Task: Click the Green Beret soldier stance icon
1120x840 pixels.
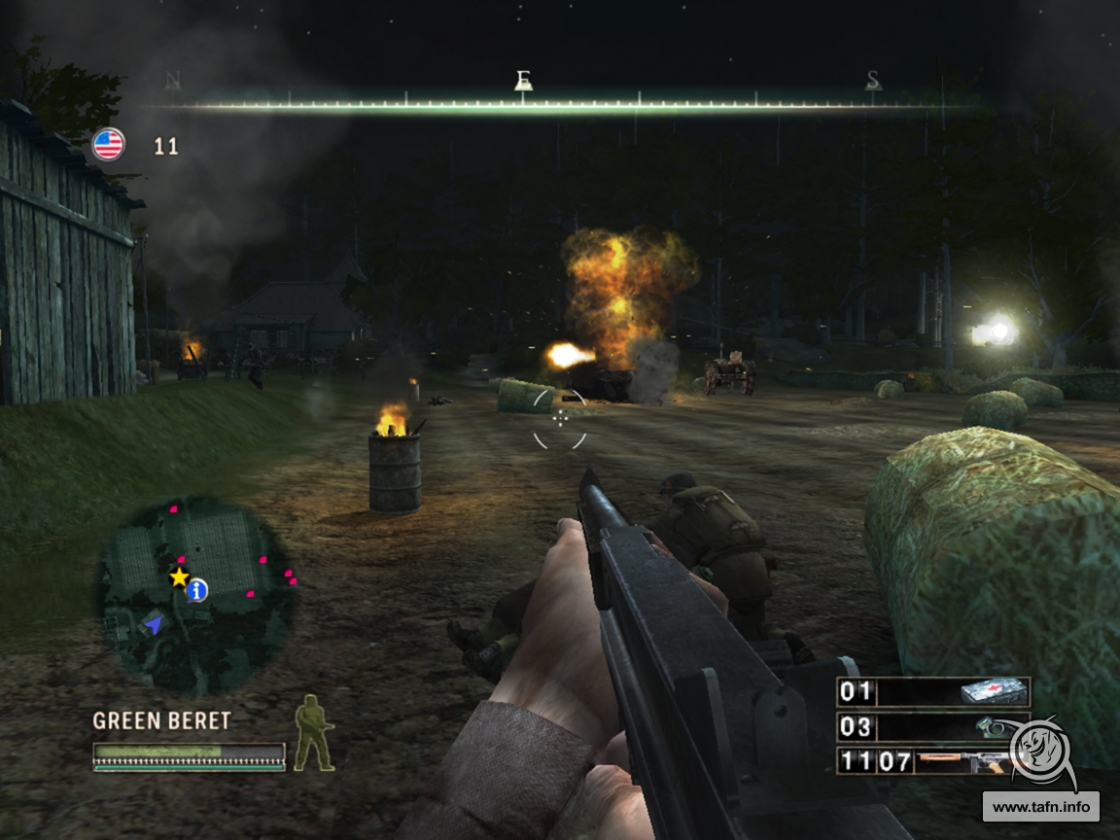Action: 313,733
